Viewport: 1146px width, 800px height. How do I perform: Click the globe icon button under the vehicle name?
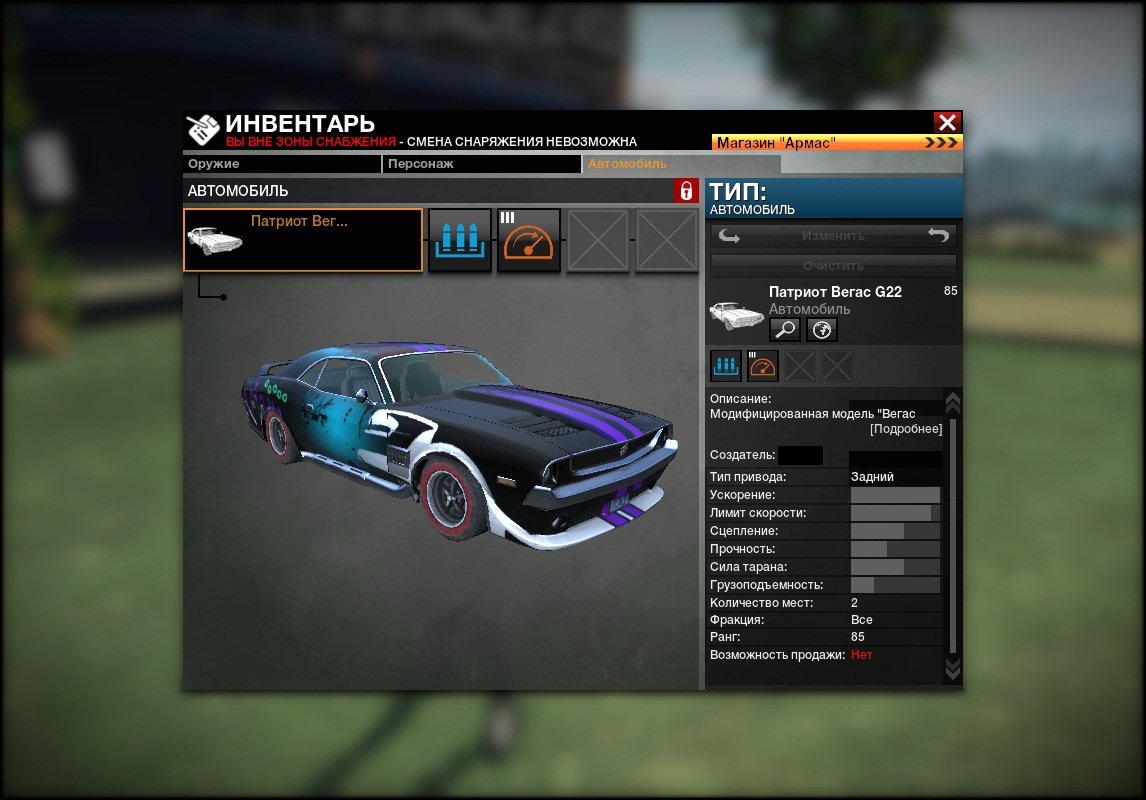pyautogui.click(x=822, y=330)
